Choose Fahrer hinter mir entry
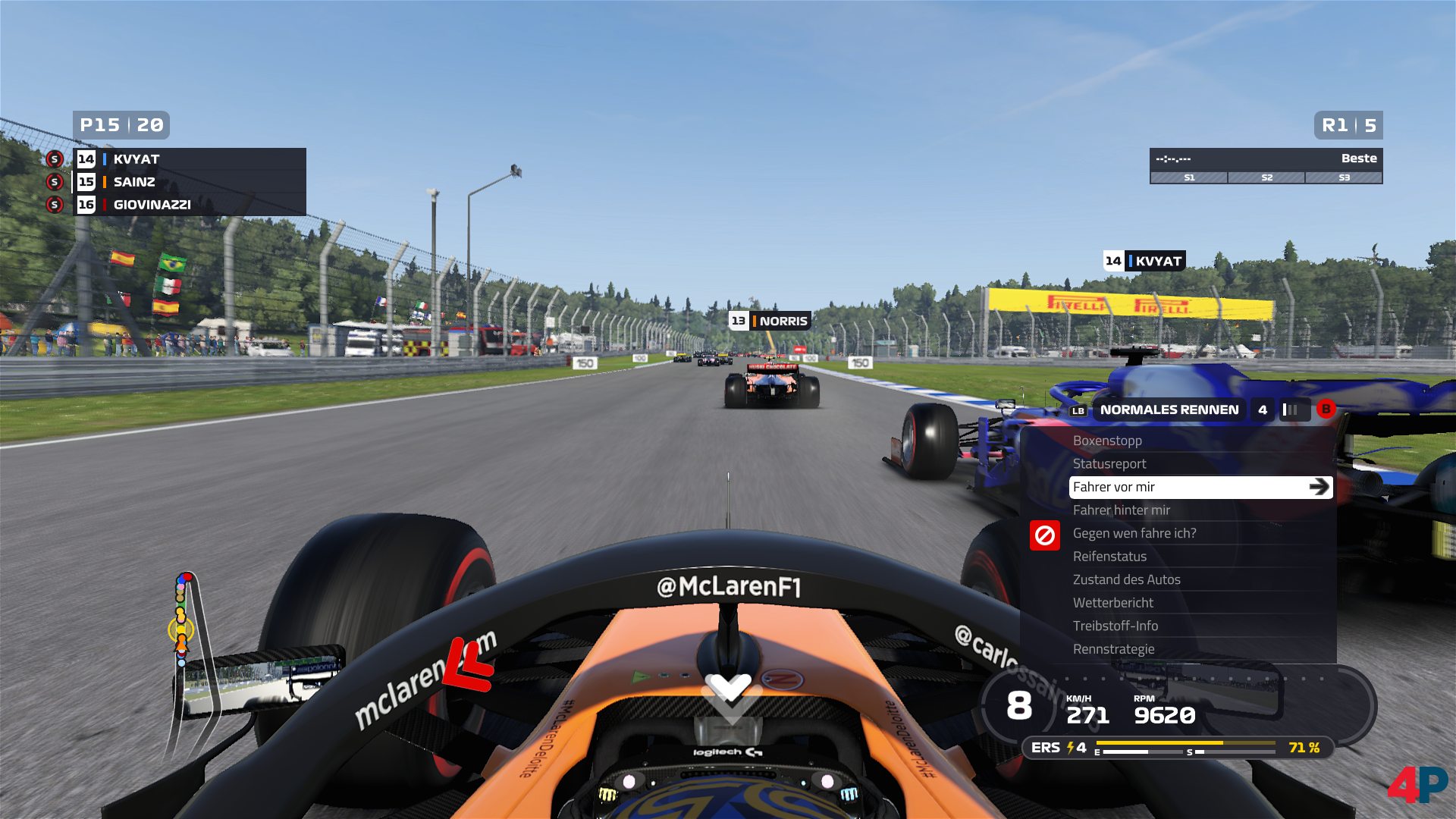Image resolution: width=1456 pixels, height=819 pixels. (x=1121, y=510)
